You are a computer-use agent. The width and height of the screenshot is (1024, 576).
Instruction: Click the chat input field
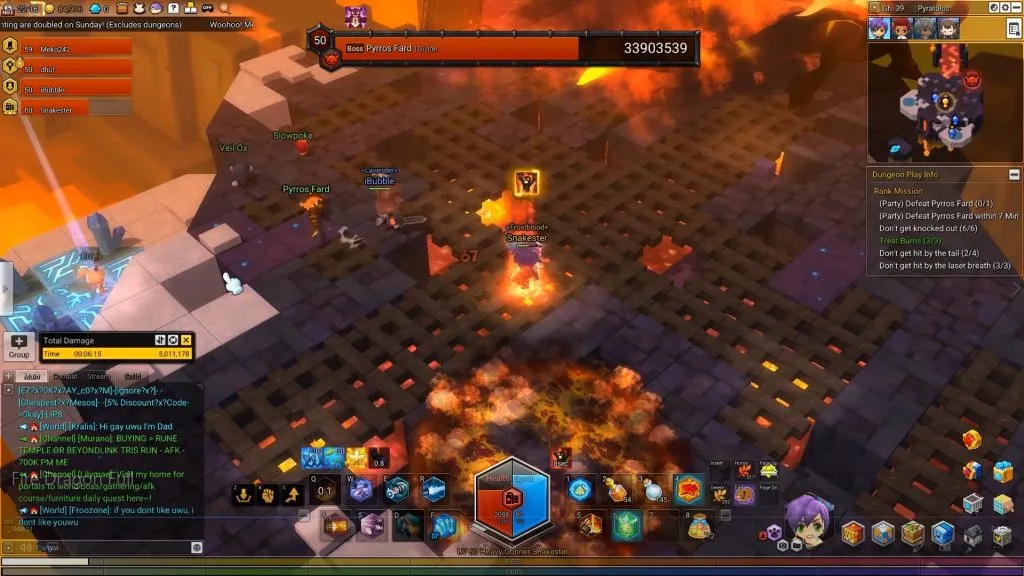pyautogui.click(x=100, y=547)
